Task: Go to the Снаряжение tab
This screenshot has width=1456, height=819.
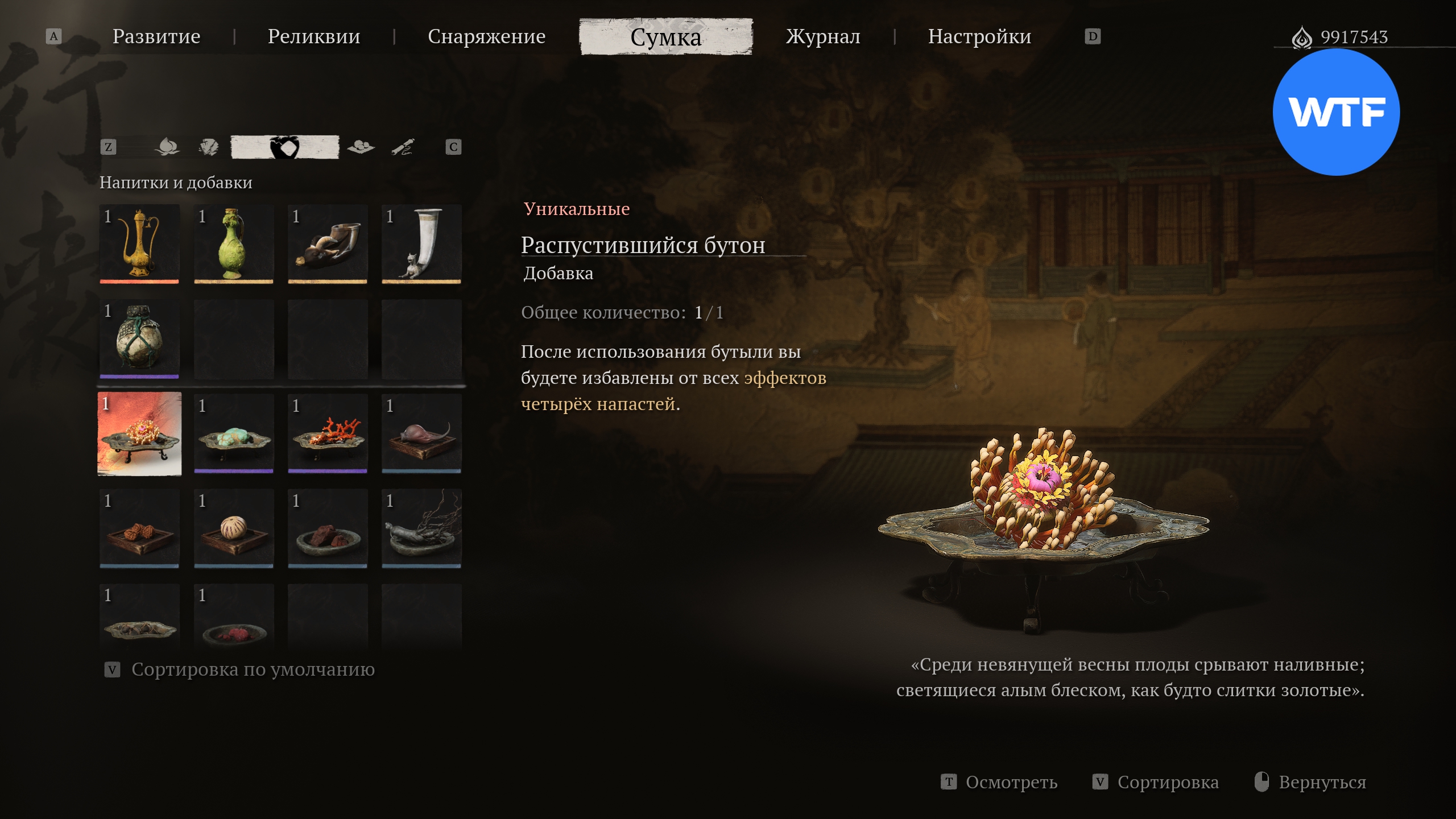Action: click(x=486, y=36)
